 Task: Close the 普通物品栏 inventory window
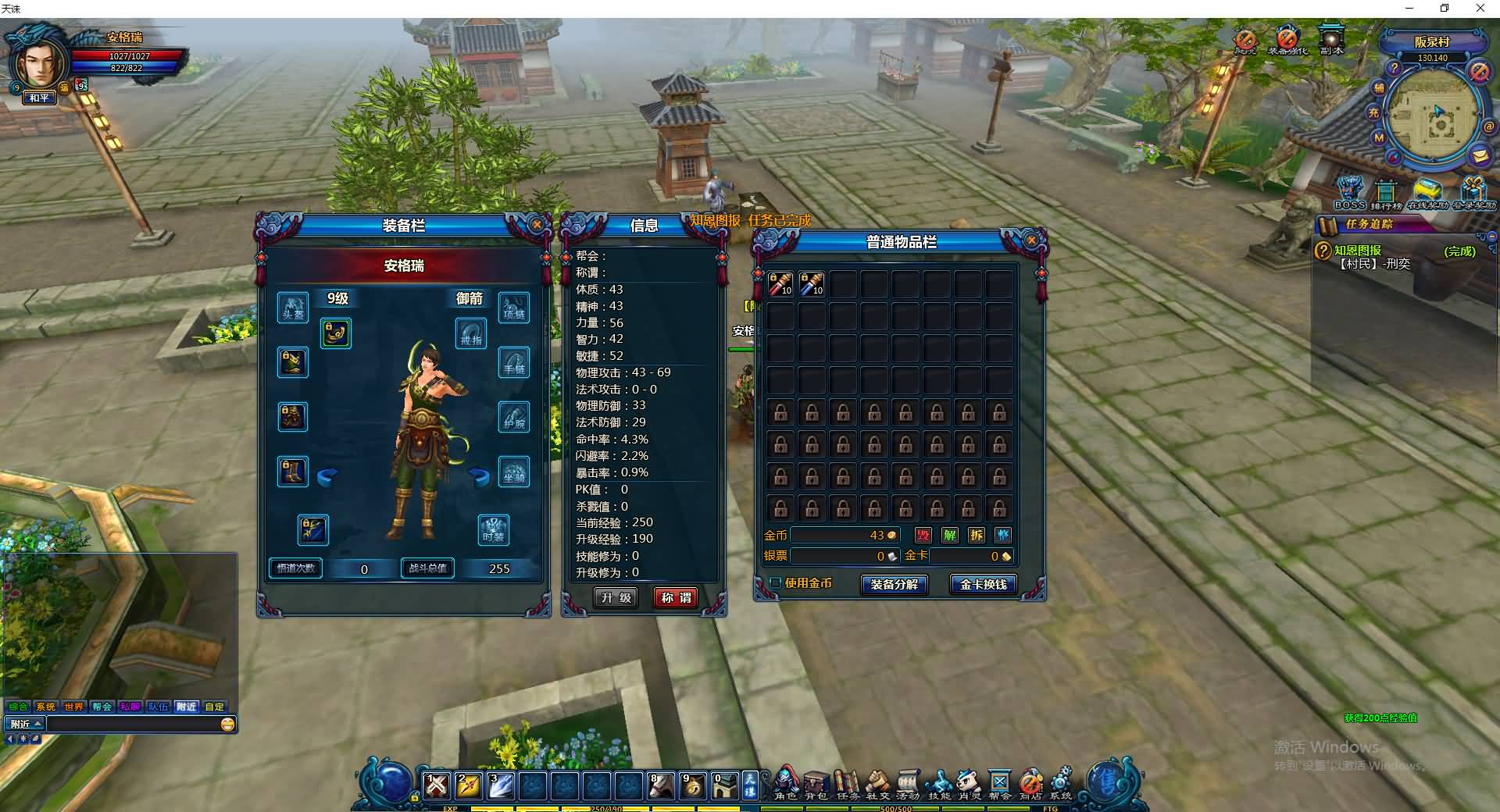pyautogui.click(x=1031, y=240)
